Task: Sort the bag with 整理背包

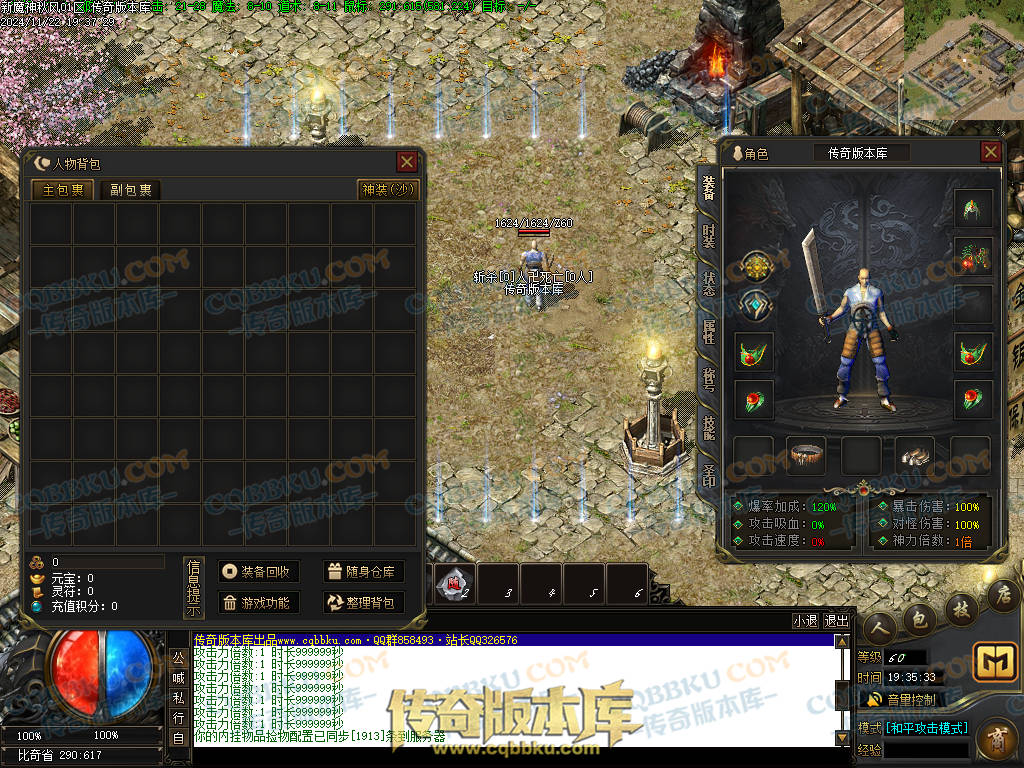Action: [x=364, y=603]
